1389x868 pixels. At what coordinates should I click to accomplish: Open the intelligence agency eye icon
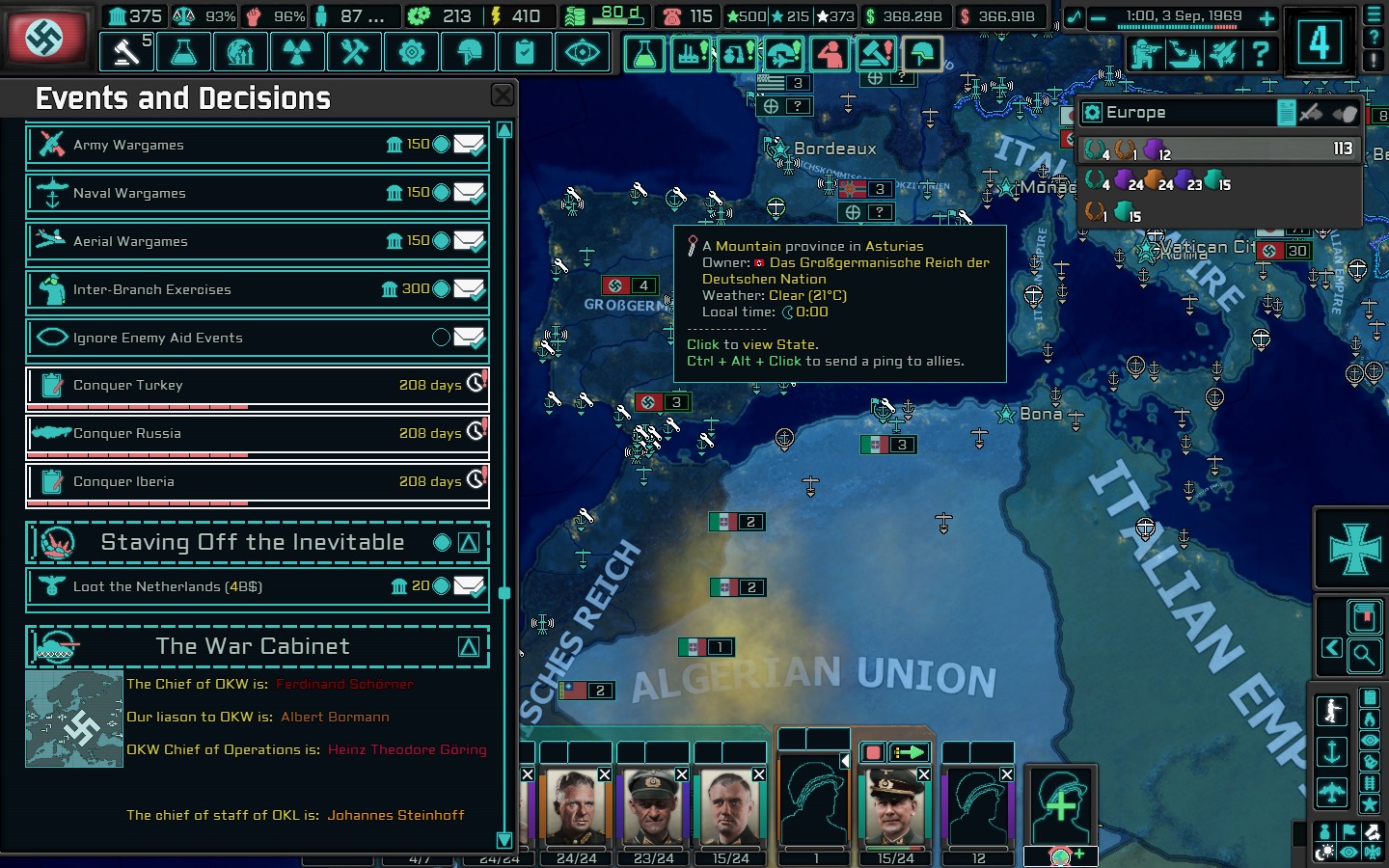(x=582, y=52)
